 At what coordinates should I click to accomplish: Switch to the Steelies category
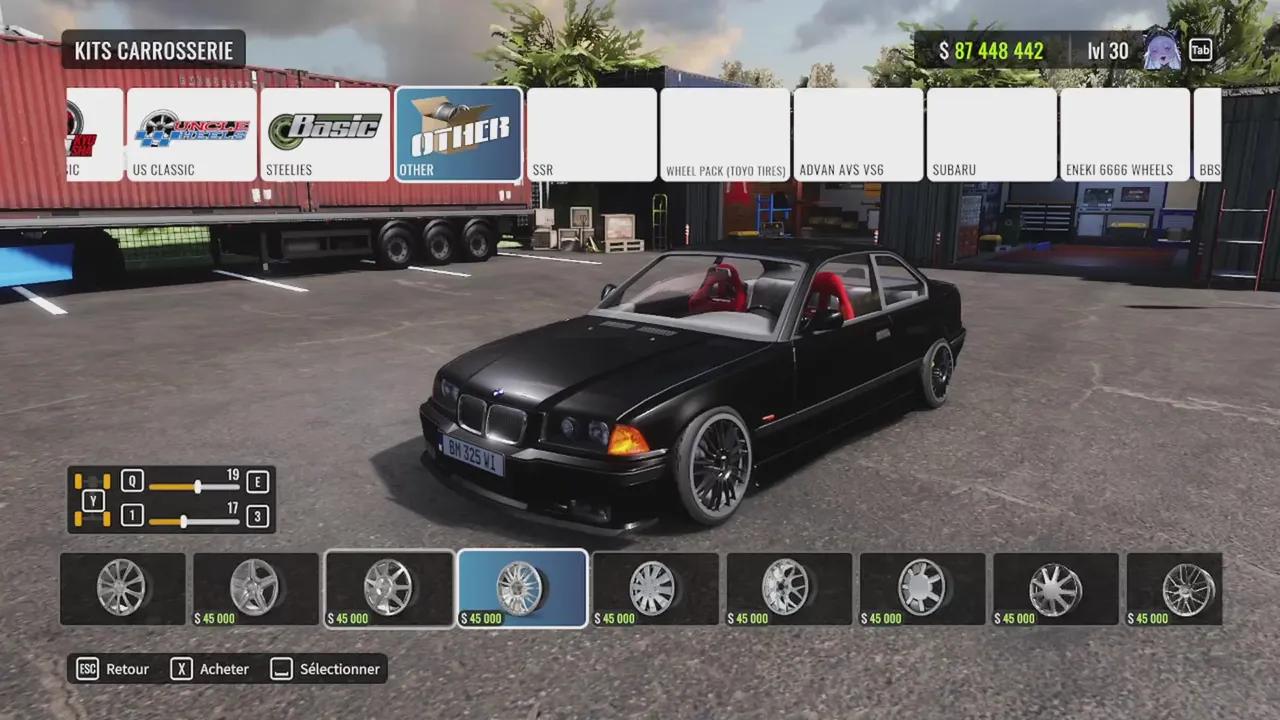coord(325,134)
